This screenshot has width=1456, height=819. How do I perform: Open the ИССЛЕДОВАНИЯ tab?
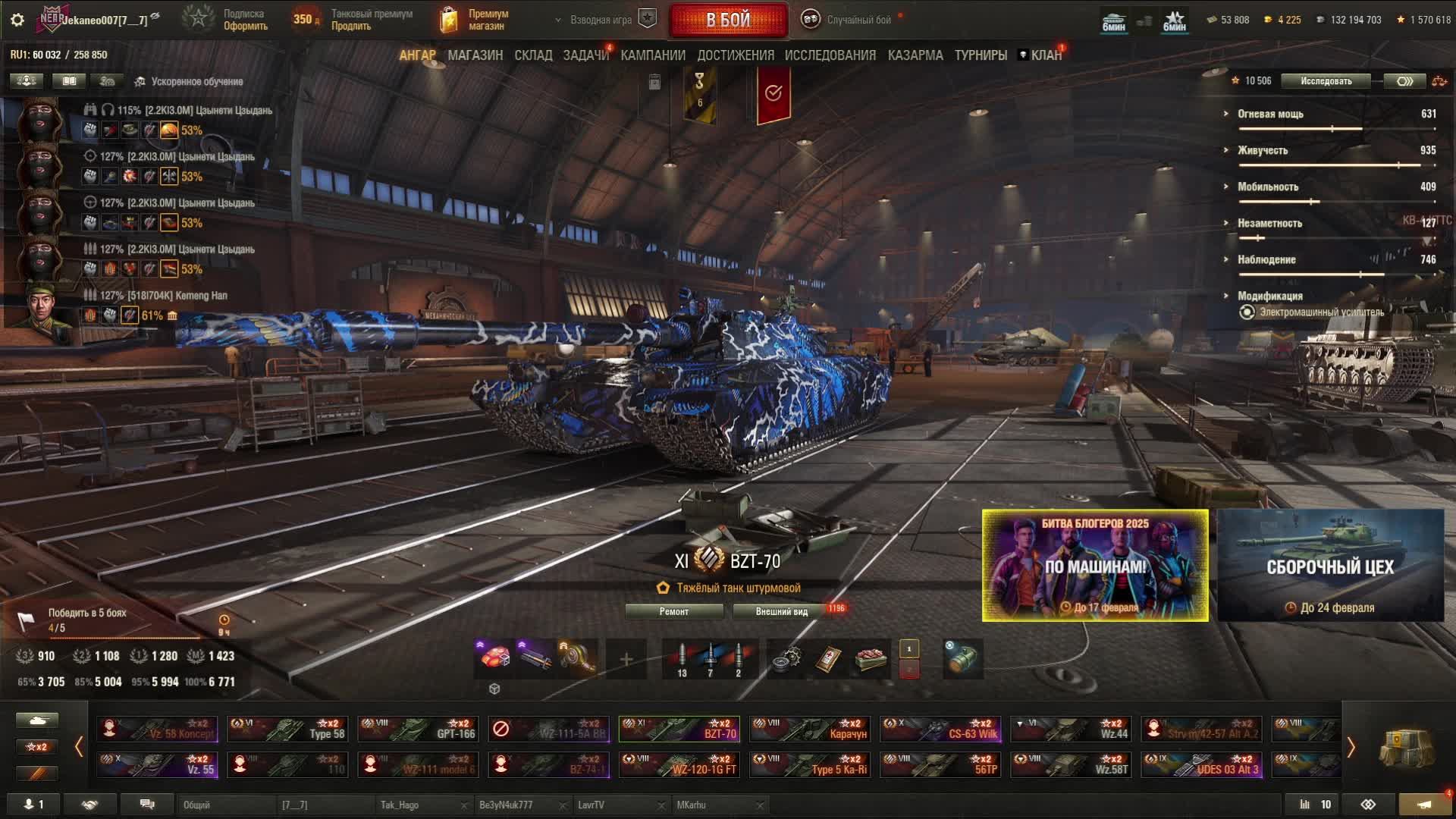(x=830, y=55)
